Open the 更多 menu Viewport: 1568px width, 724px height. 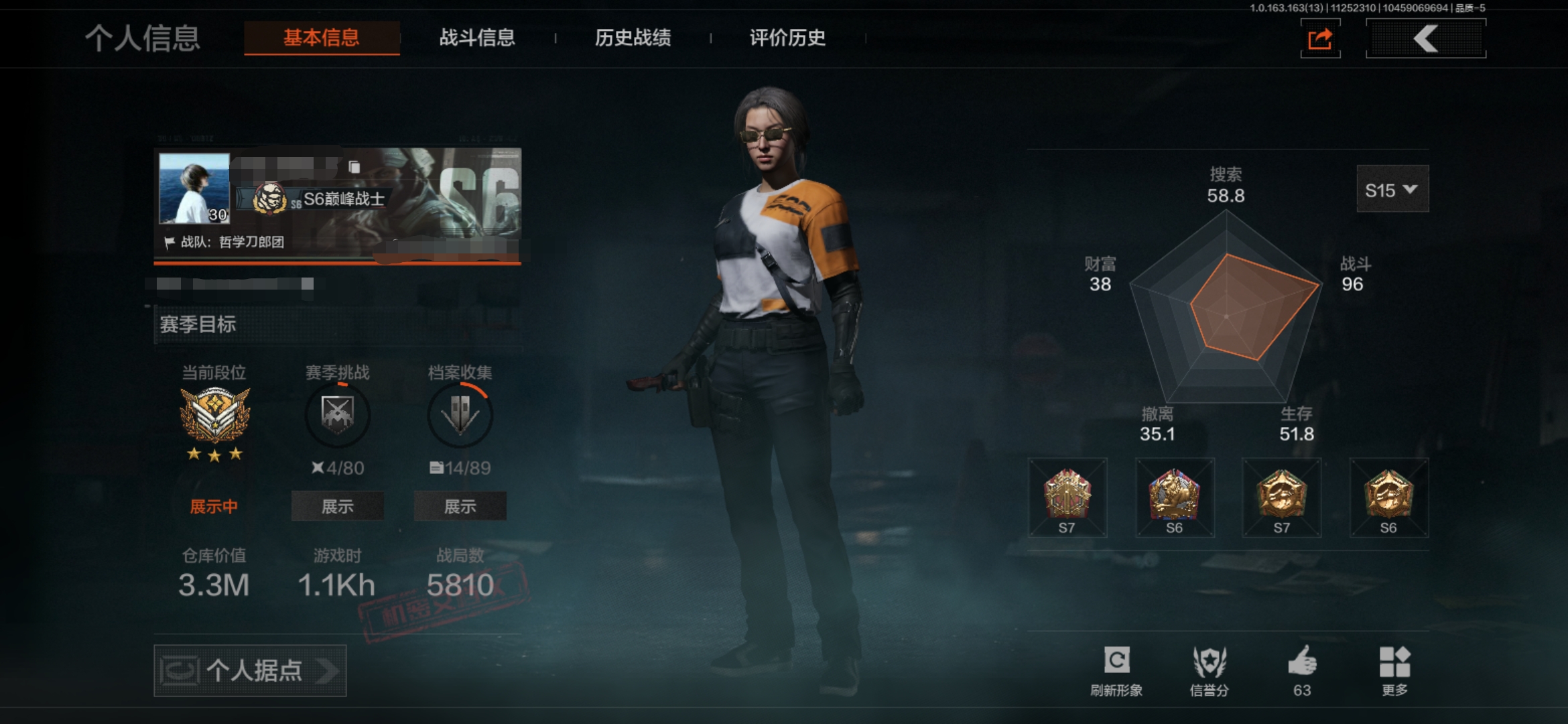pos(1395,670)
